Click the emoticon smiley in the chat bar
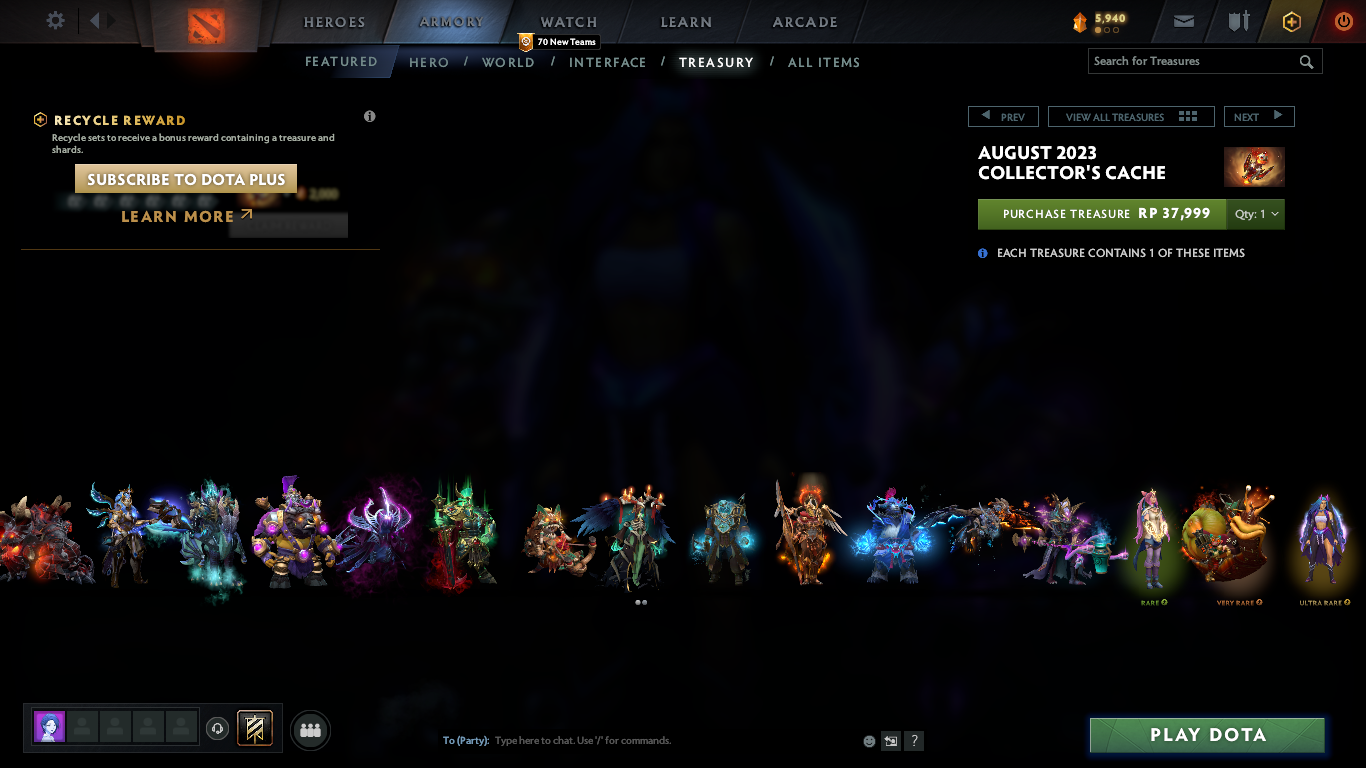 coord(868,740)
